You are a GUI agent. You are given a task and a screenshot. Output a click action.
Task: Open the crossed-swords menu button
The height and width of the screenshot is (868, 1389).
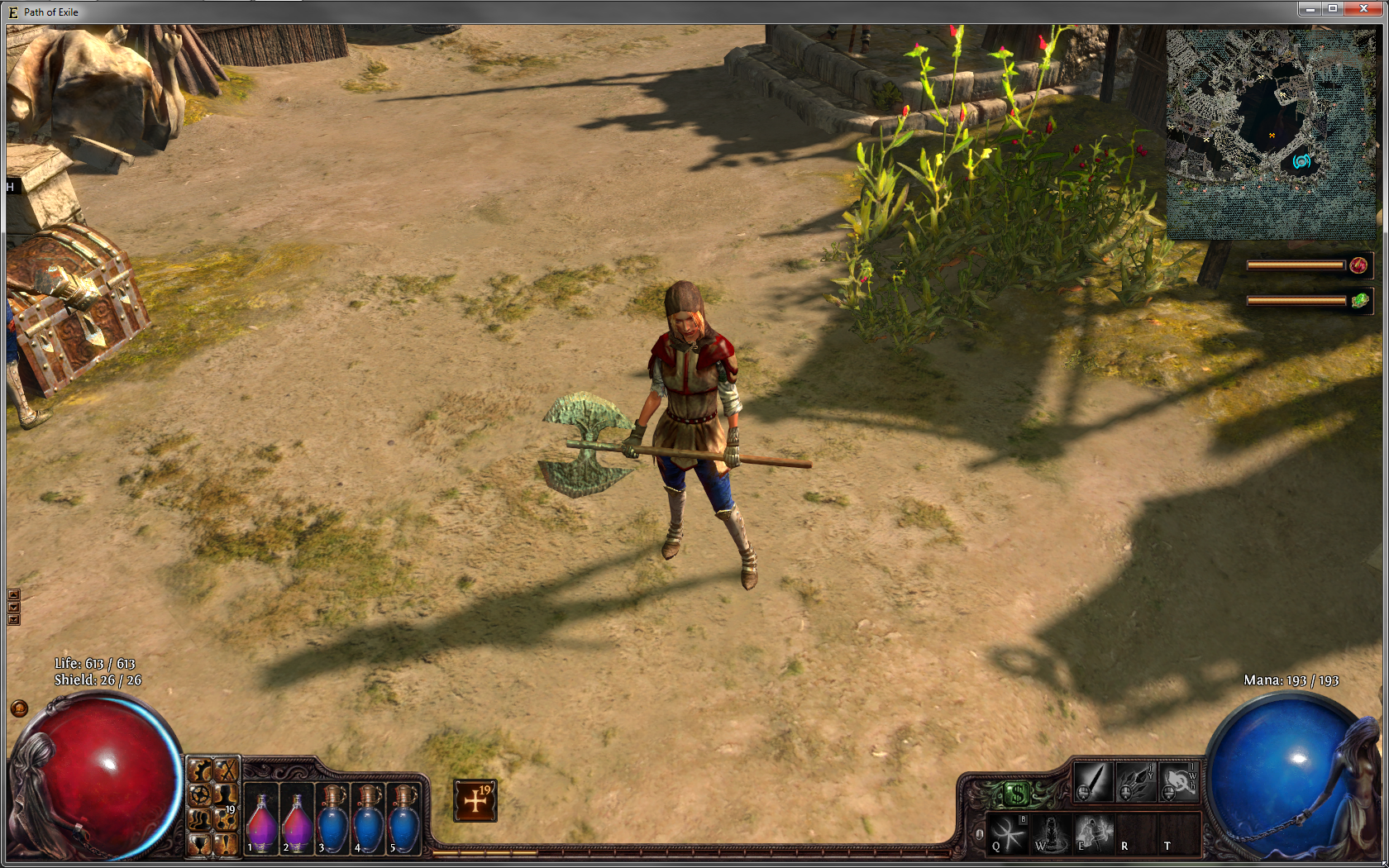coord(226,771)
